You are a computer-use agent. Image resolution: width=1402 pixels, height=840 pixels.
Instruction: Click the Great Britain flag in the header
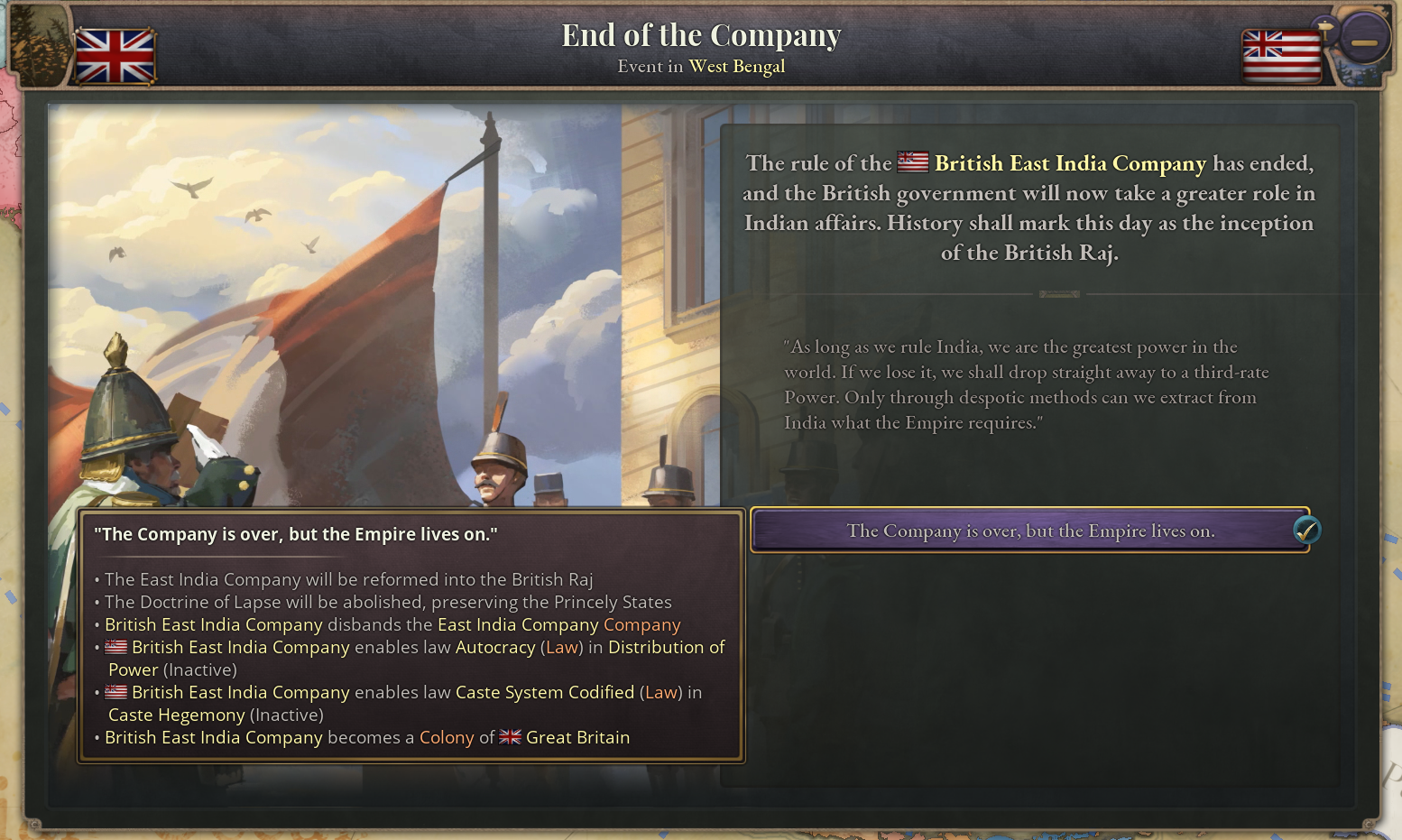pos(114,56)
